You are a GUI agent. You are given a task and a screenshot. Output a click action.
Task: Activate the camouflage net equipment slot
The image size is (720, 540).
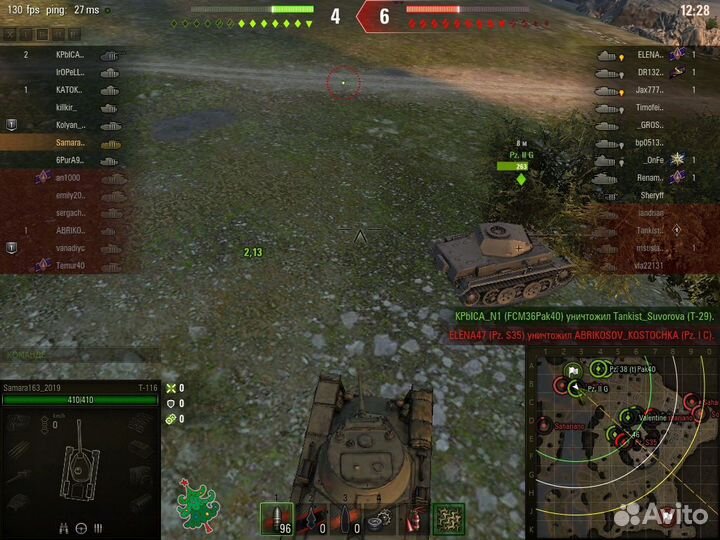click(x=447, y=519)
